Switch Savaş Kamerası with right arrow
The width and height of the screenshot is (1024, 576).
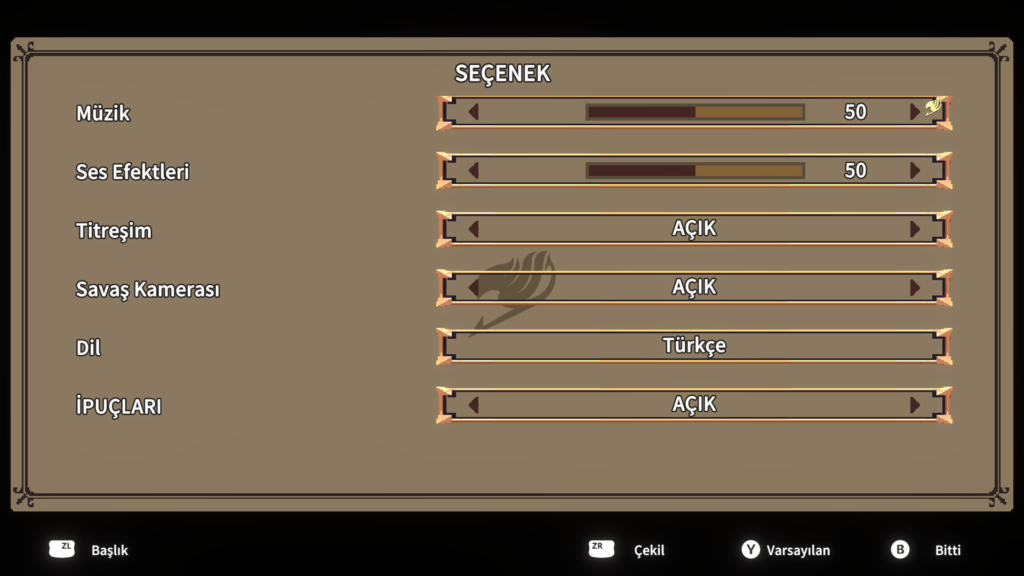pyautogui.click(x=914, y=288)
